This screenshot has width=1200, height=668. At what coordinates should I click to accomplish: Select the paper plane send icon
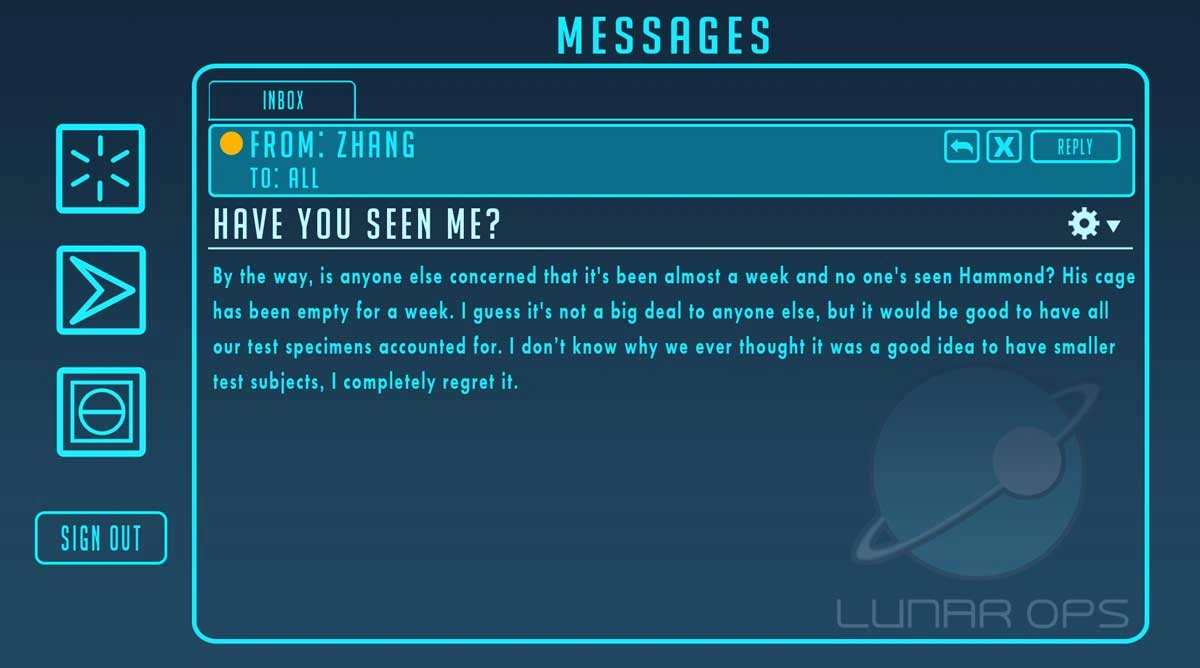tap(101, 290)
